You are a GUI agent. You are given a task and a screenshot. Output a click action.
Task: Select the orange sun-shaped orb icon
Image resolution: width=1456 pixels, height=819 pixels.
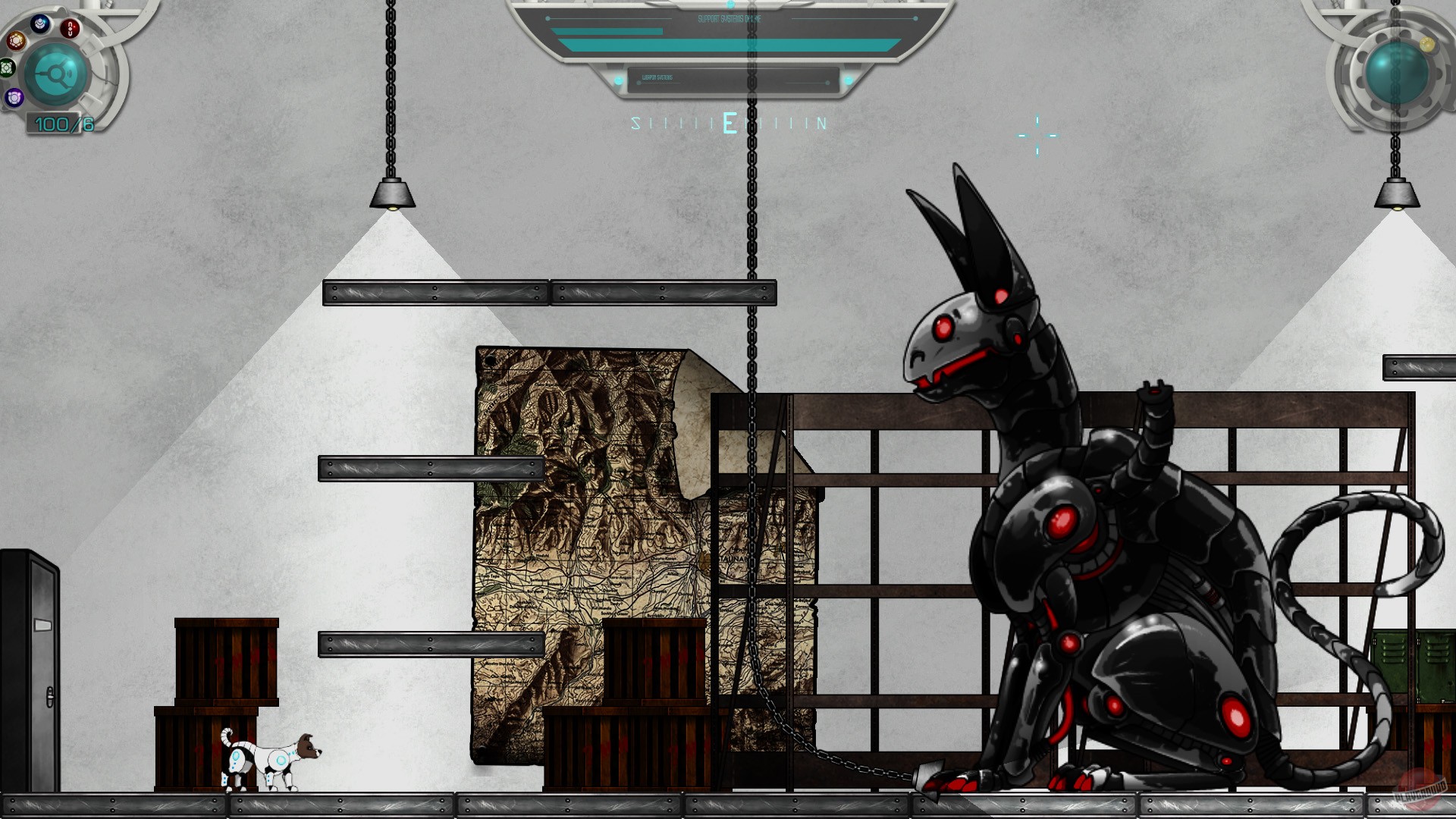(16, 41)
